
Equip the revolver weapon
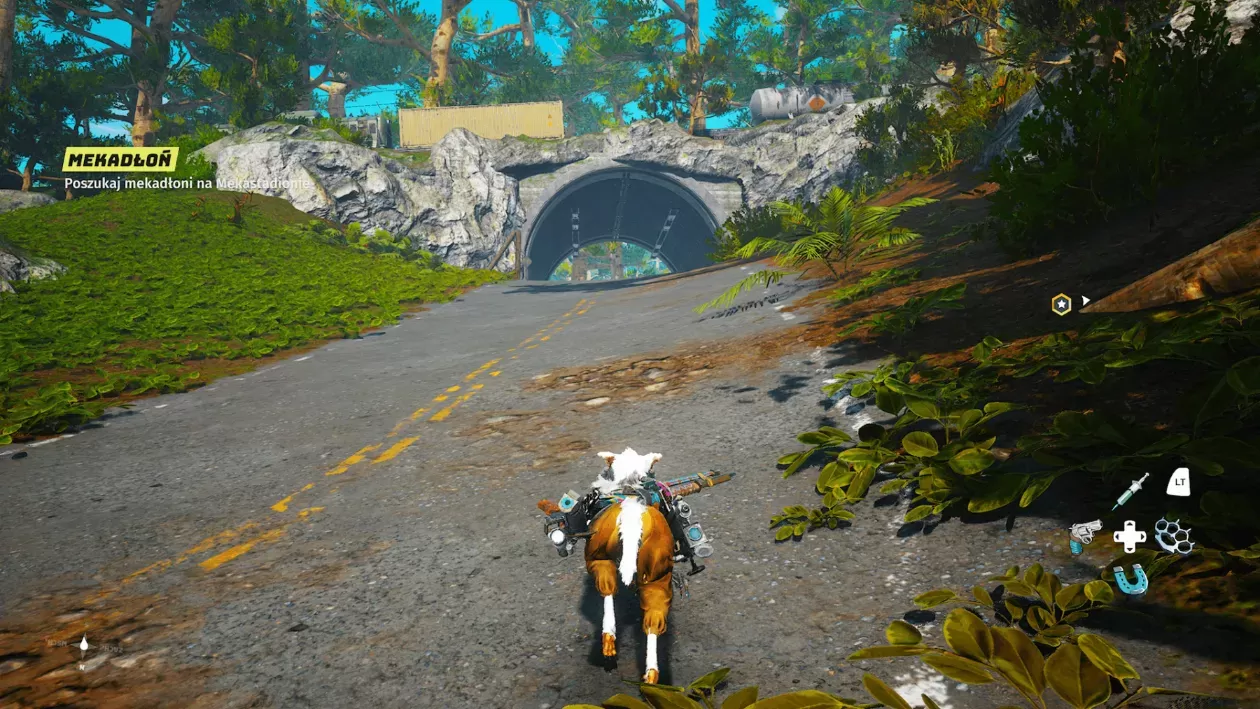pos(1085,535)
